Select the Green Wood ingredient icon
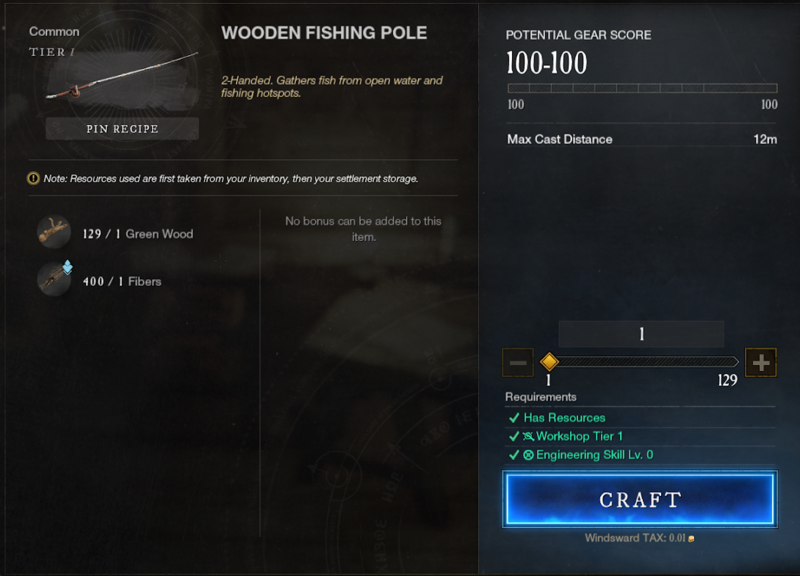This screenshot has height=576, width=800. (x=54, y=232)
